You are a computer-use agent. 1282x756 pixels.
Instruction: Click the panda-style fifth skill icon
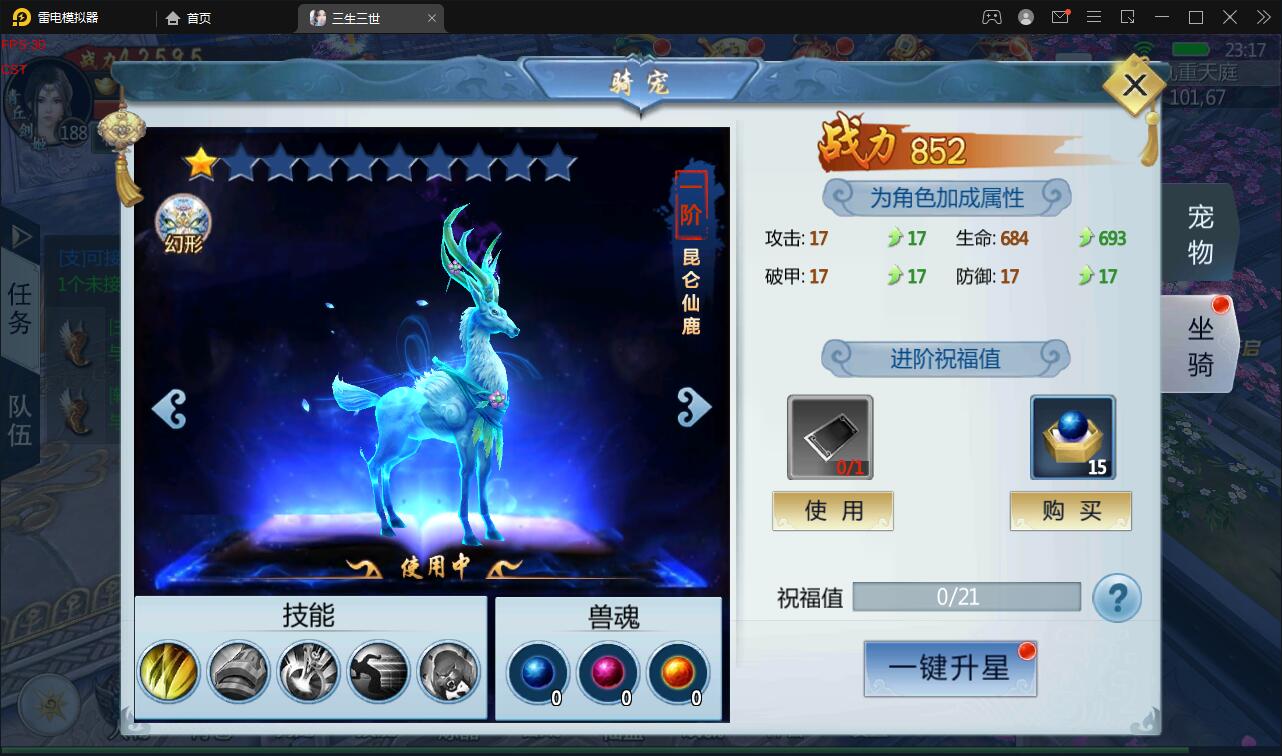[x=449, y=671]
